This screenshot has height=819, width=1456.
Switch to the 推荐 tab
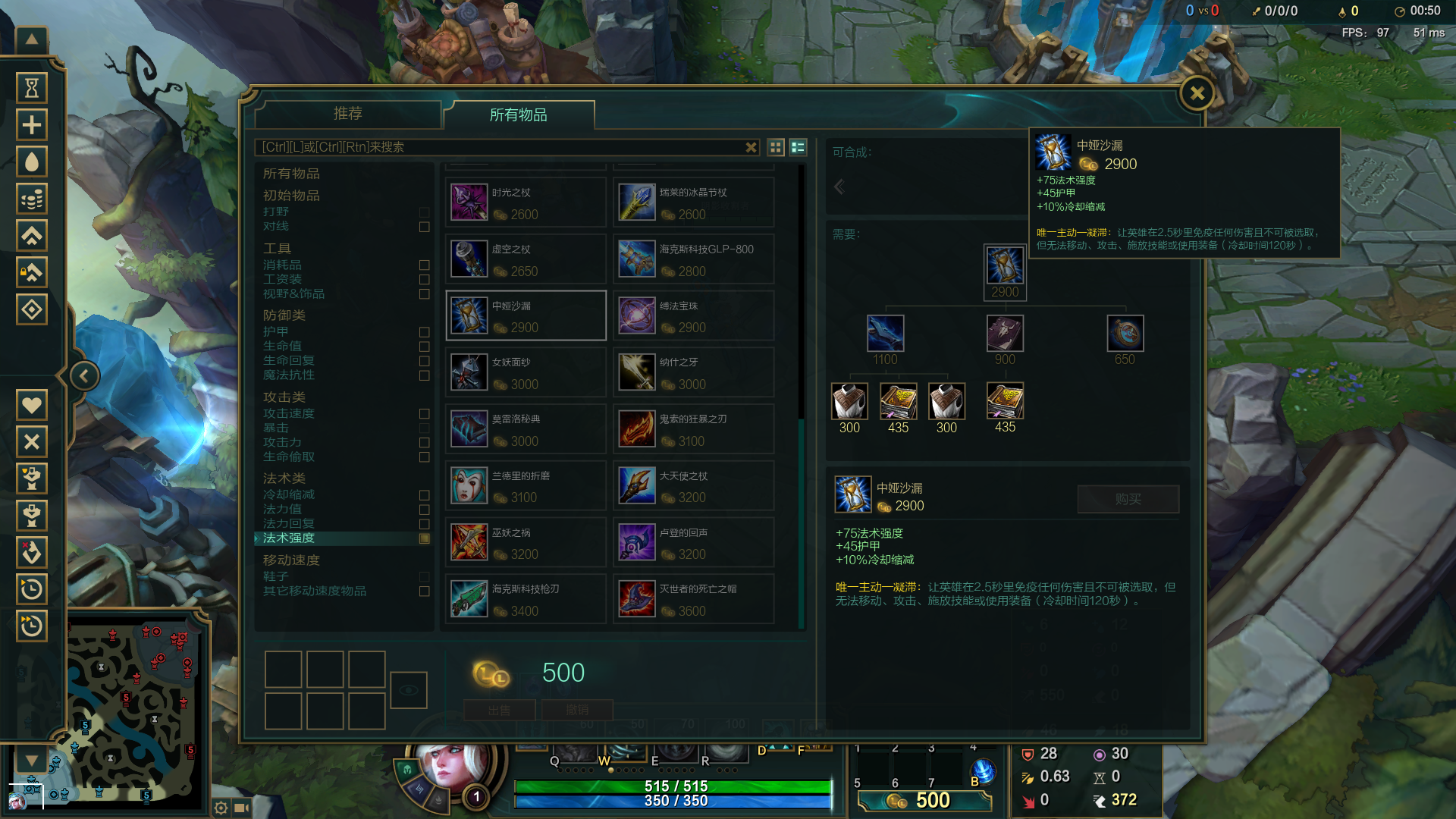coord(348,114)
